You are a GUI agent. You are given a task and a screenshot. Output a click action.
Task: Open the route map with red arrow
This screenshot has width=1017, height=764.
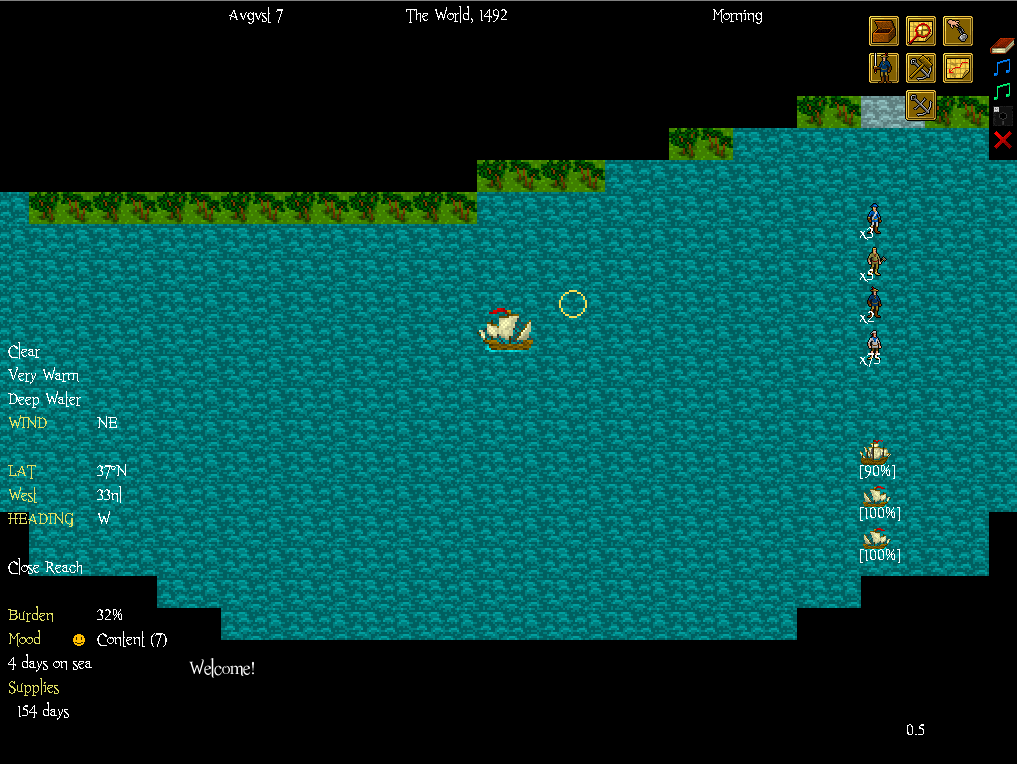[x=958, y=68]
